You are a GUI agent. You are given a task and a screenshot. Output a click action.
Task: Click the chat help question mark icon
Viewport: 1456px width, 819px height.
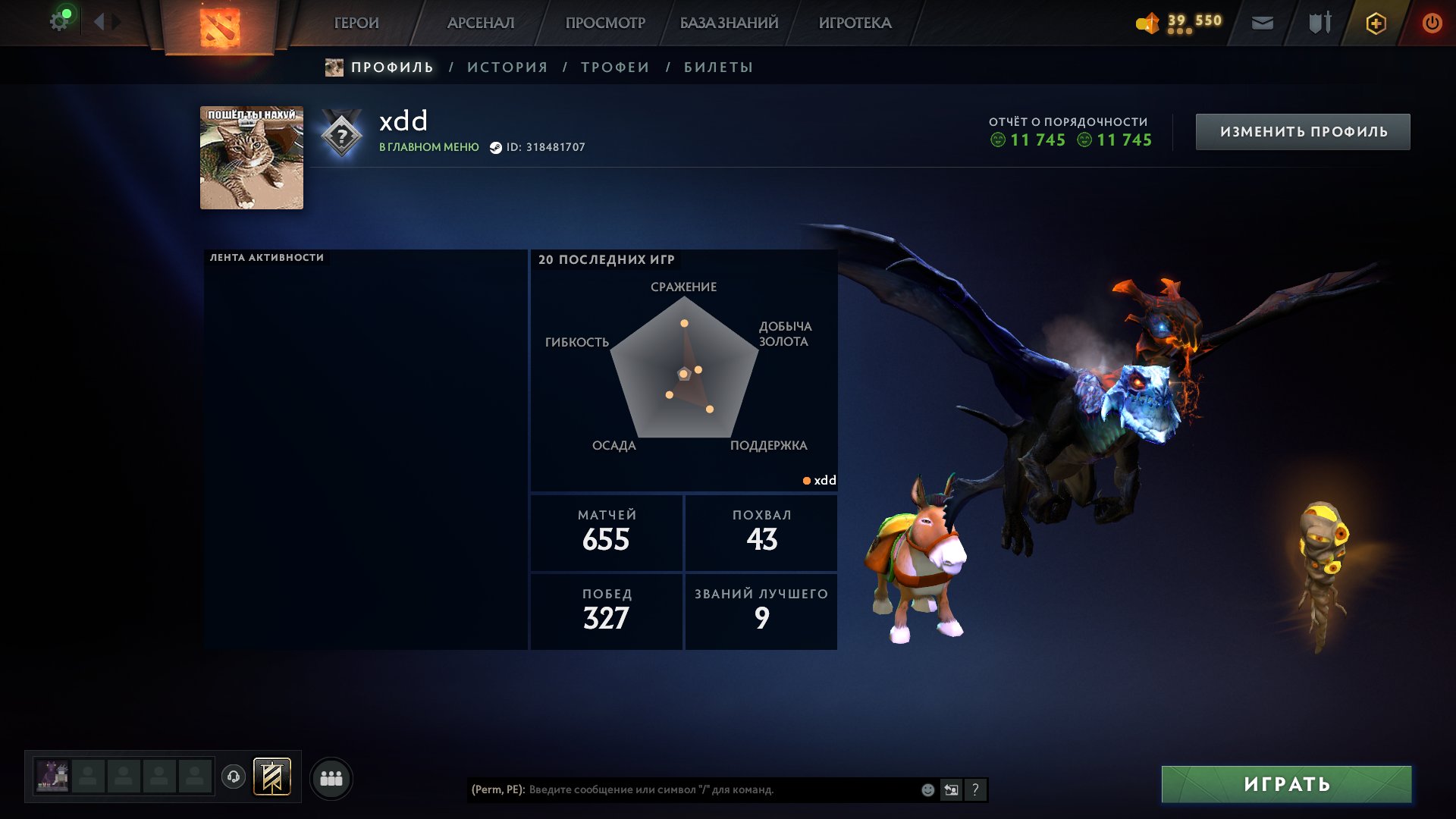(x=976, y=789)
